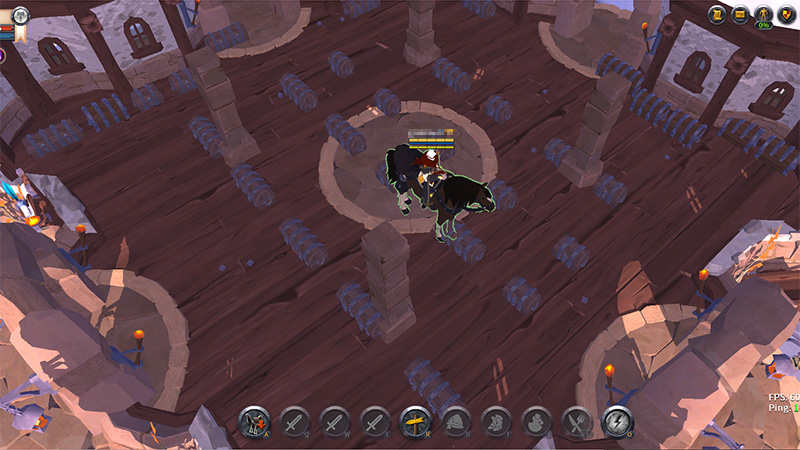Click the red and yellow shield icon
The image size is (800, 450).
[786, 15]
